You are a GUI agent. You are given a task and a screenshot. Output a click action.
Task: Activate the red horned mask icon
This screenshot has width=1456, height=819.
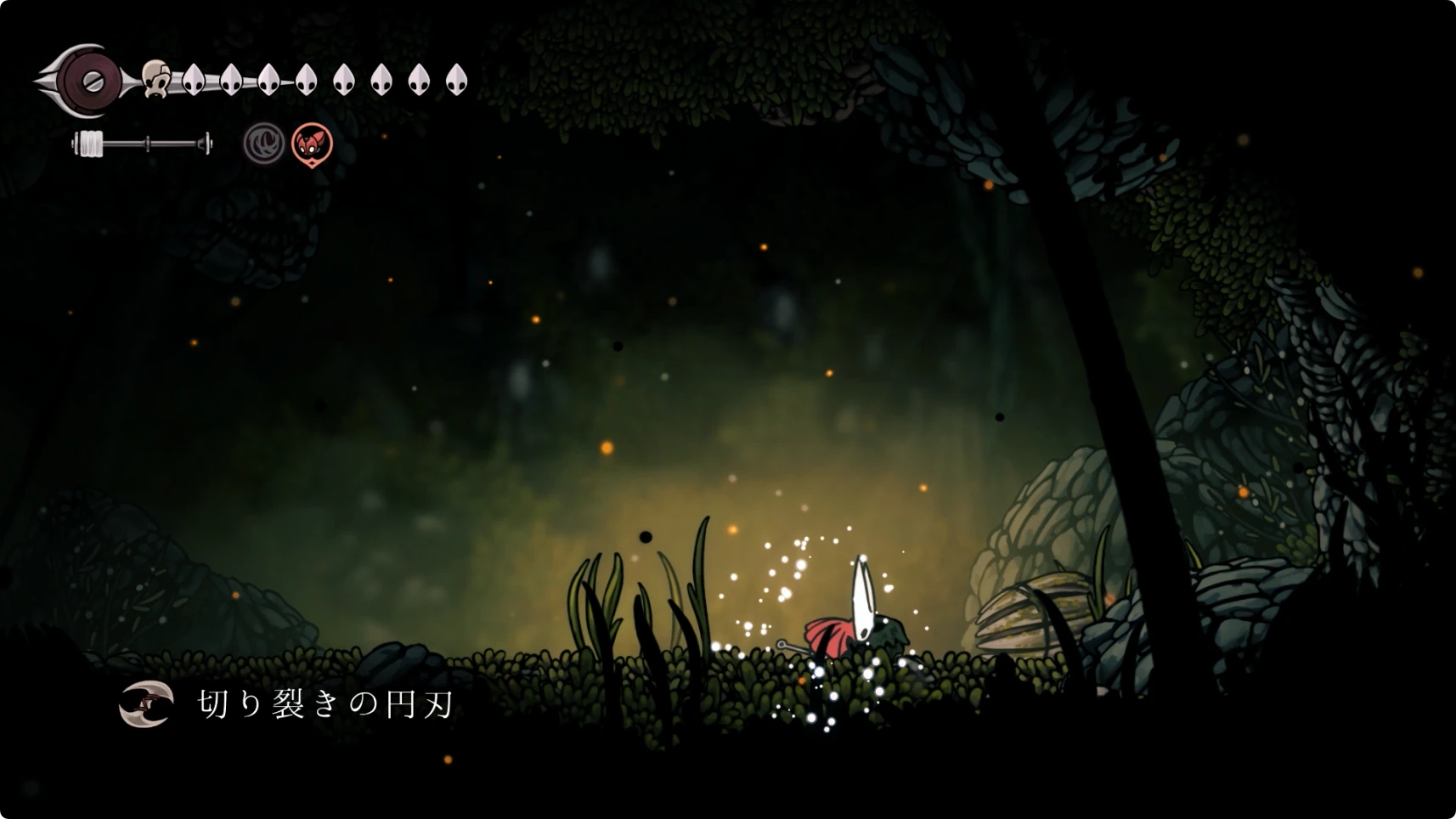click(x=312, y=144)
